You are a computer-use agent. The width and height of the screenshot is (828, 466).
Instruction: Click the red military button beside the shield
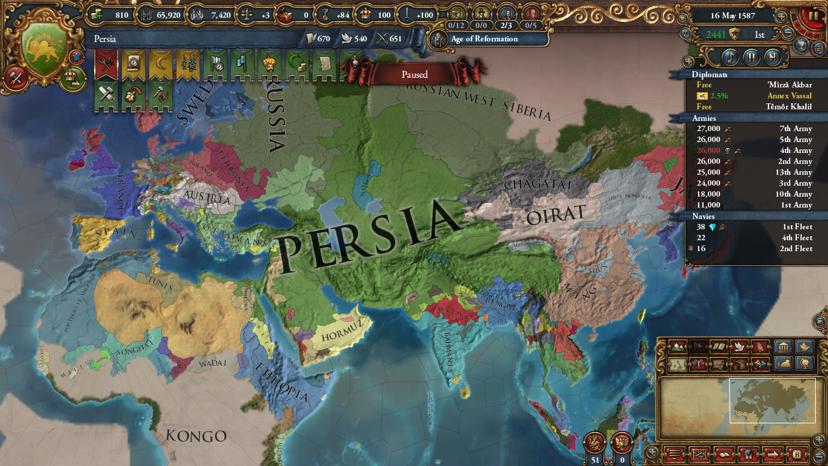pos(16,77)
